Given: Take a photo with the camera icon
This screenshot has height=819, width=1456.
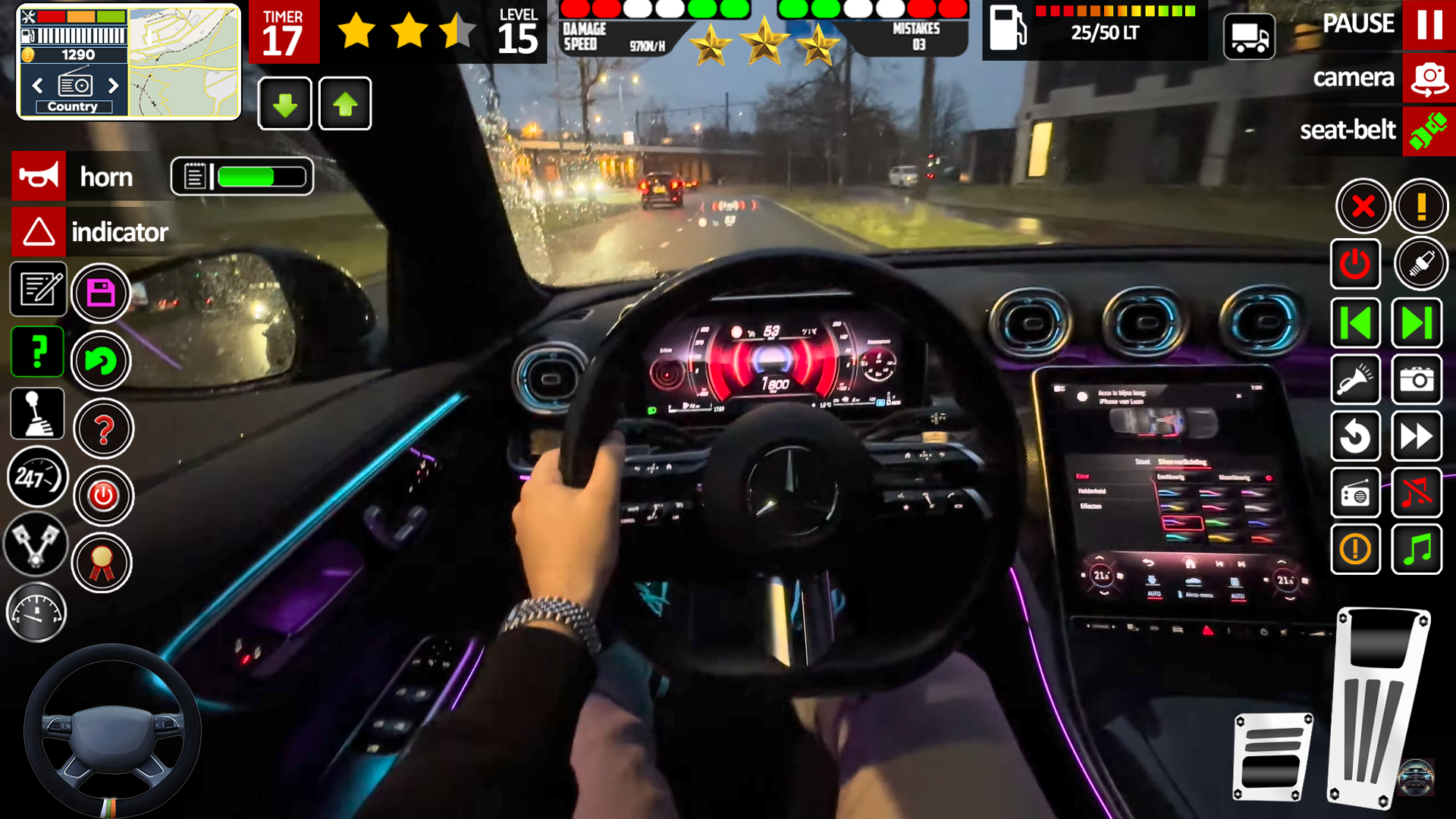Looking at the screenshot, I should pos(1417,380).
